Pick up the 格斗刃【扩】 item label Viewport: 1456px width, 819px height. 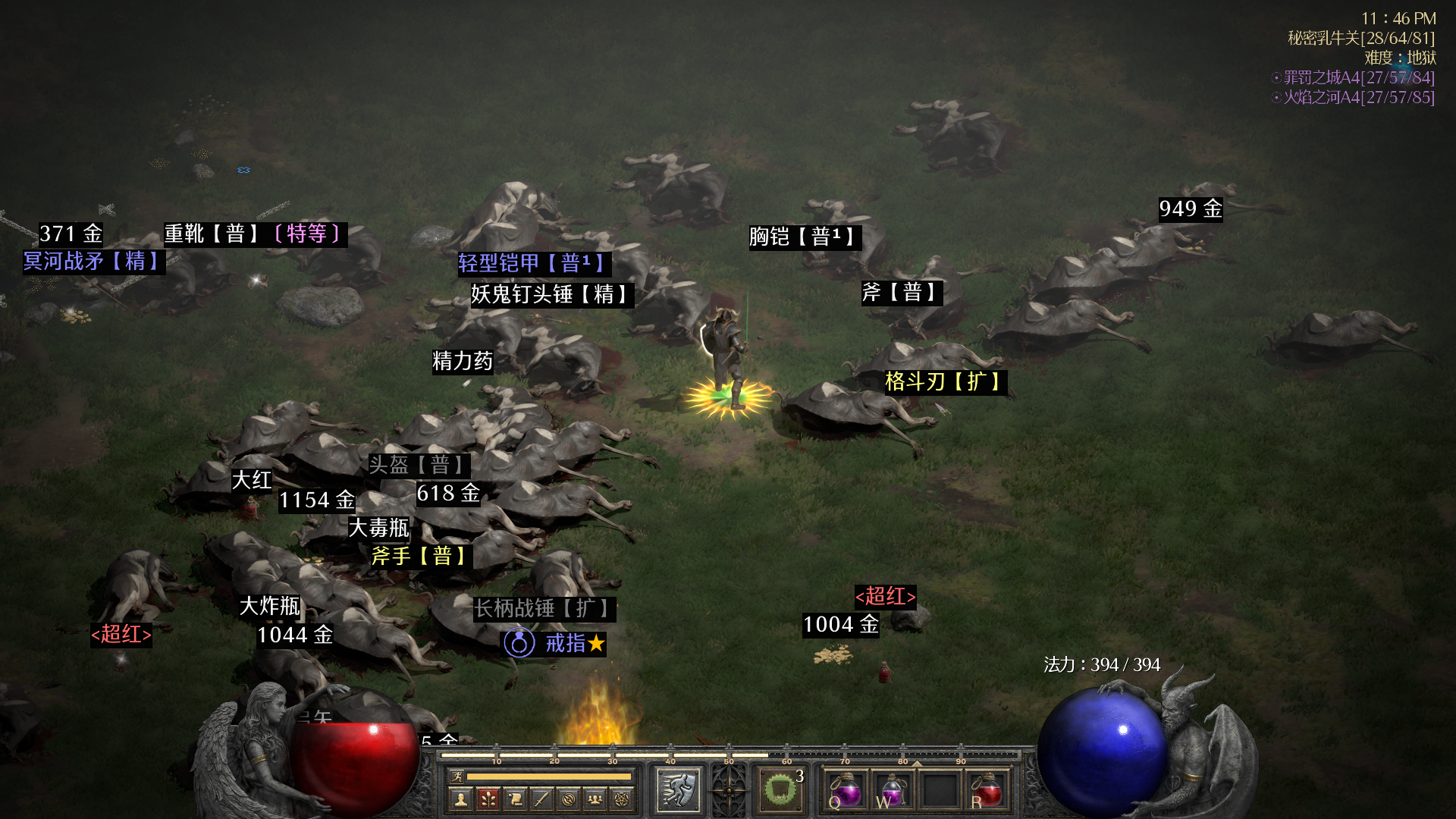945,381
